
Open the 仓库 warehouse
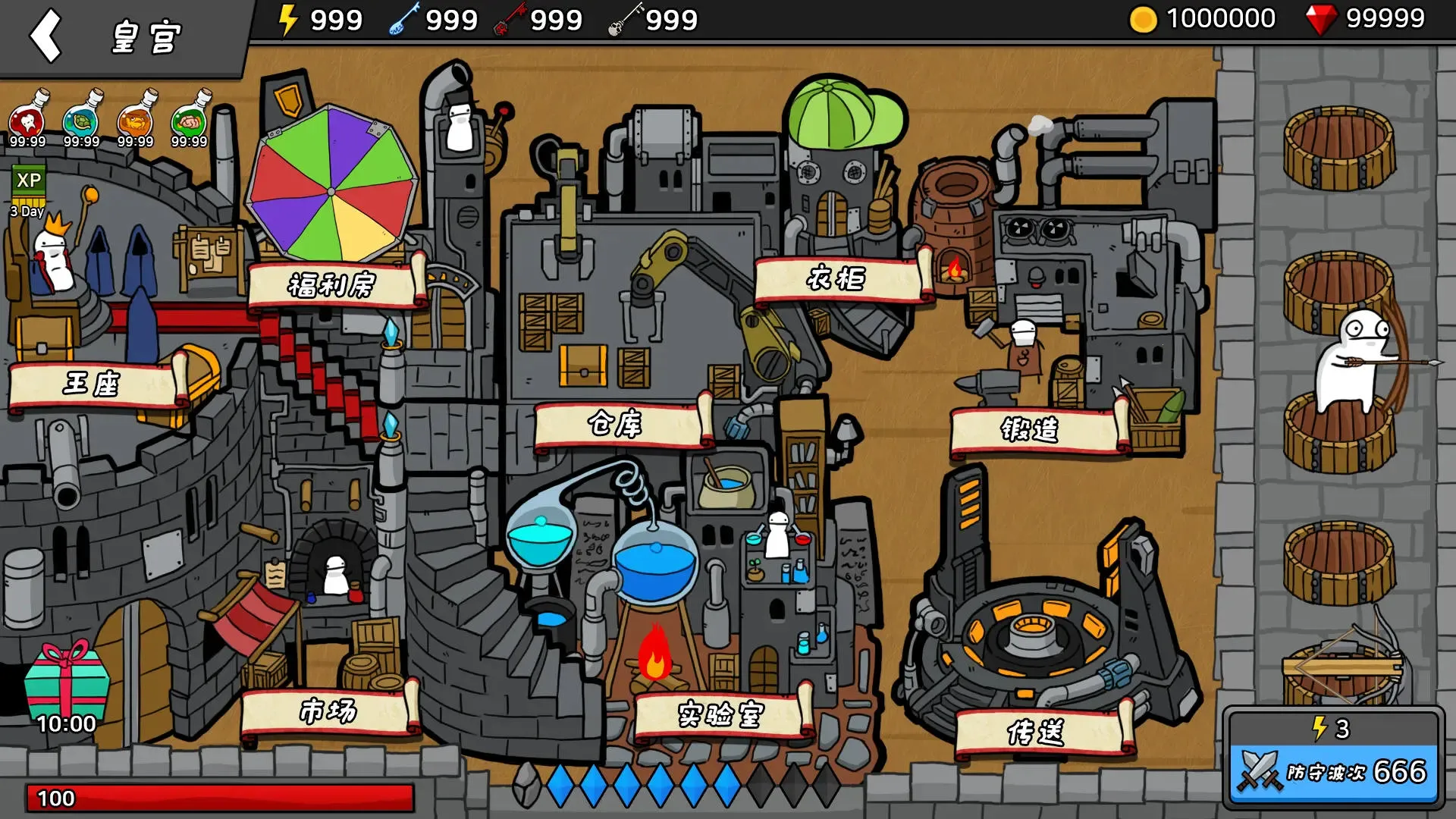(x=616, y=424)
